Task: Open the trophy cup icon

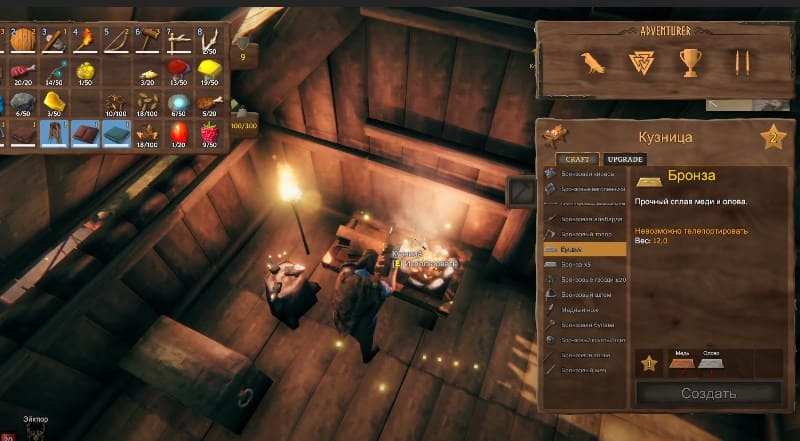Action: (691, 64)
